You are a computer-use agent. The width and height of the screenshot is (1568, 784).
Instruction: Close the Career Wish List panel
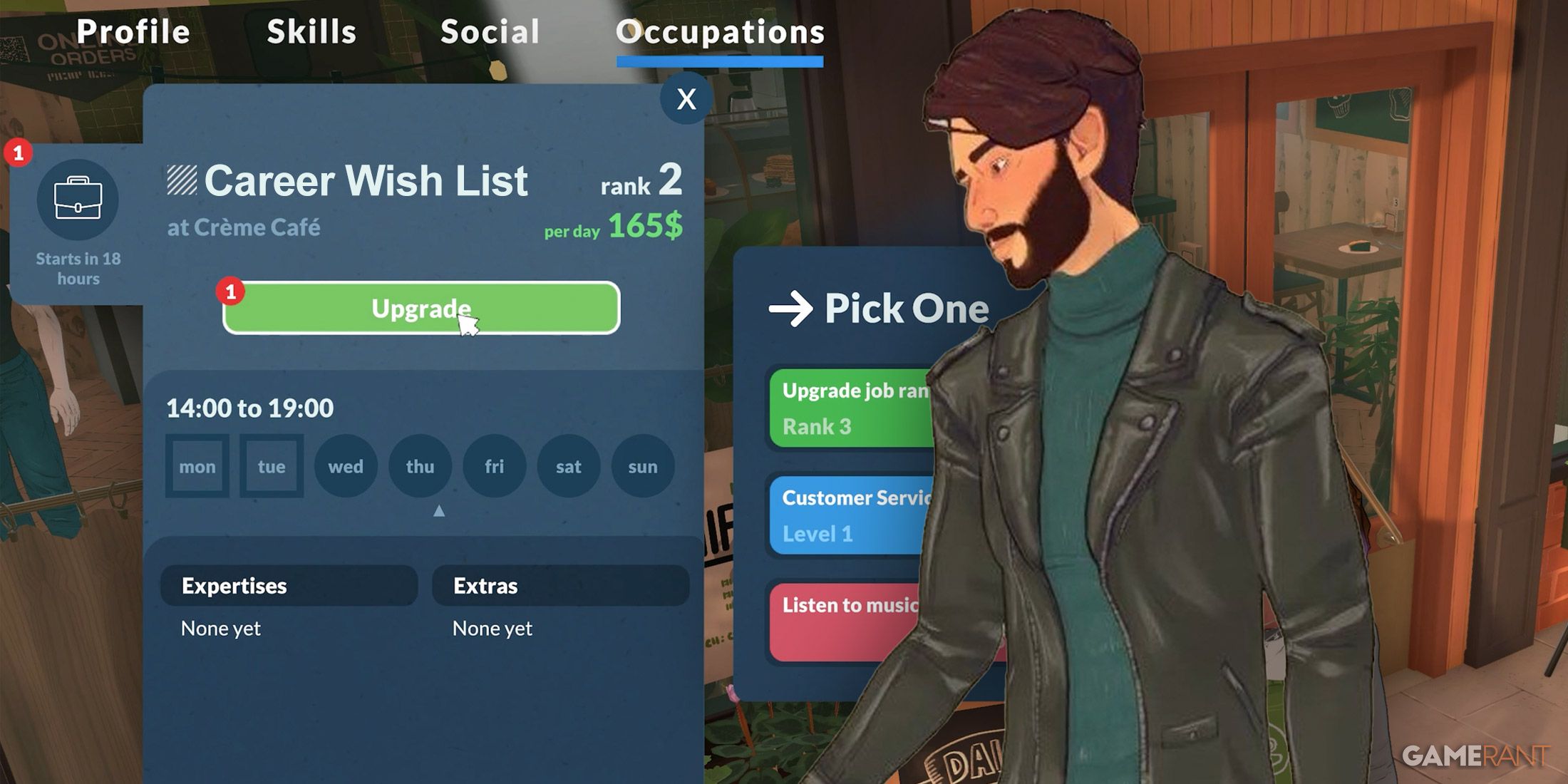[686, 99]
